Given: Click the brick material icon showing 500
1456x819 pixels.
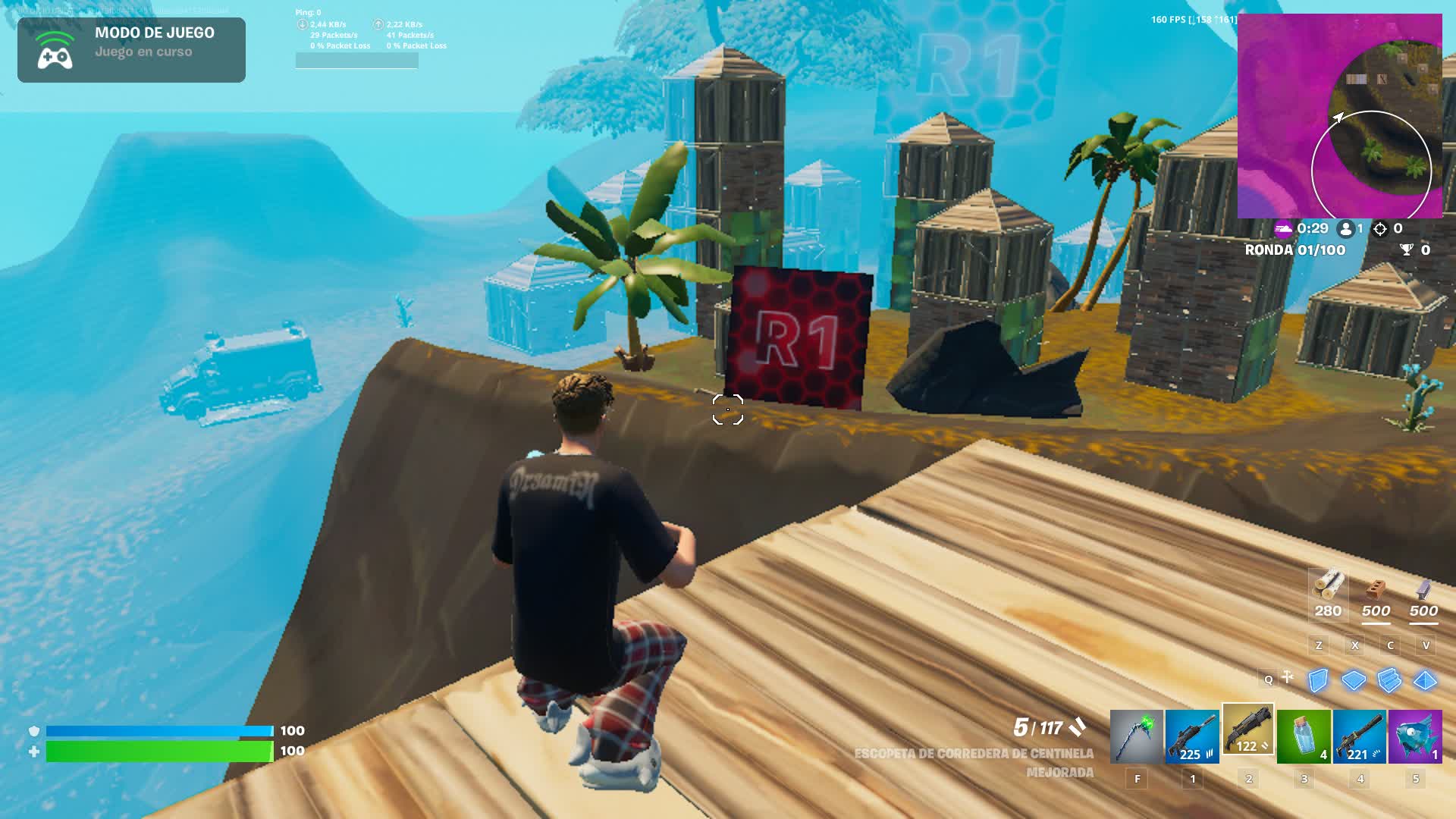Looking at the screenshot, I should [x=1376, y=588].
